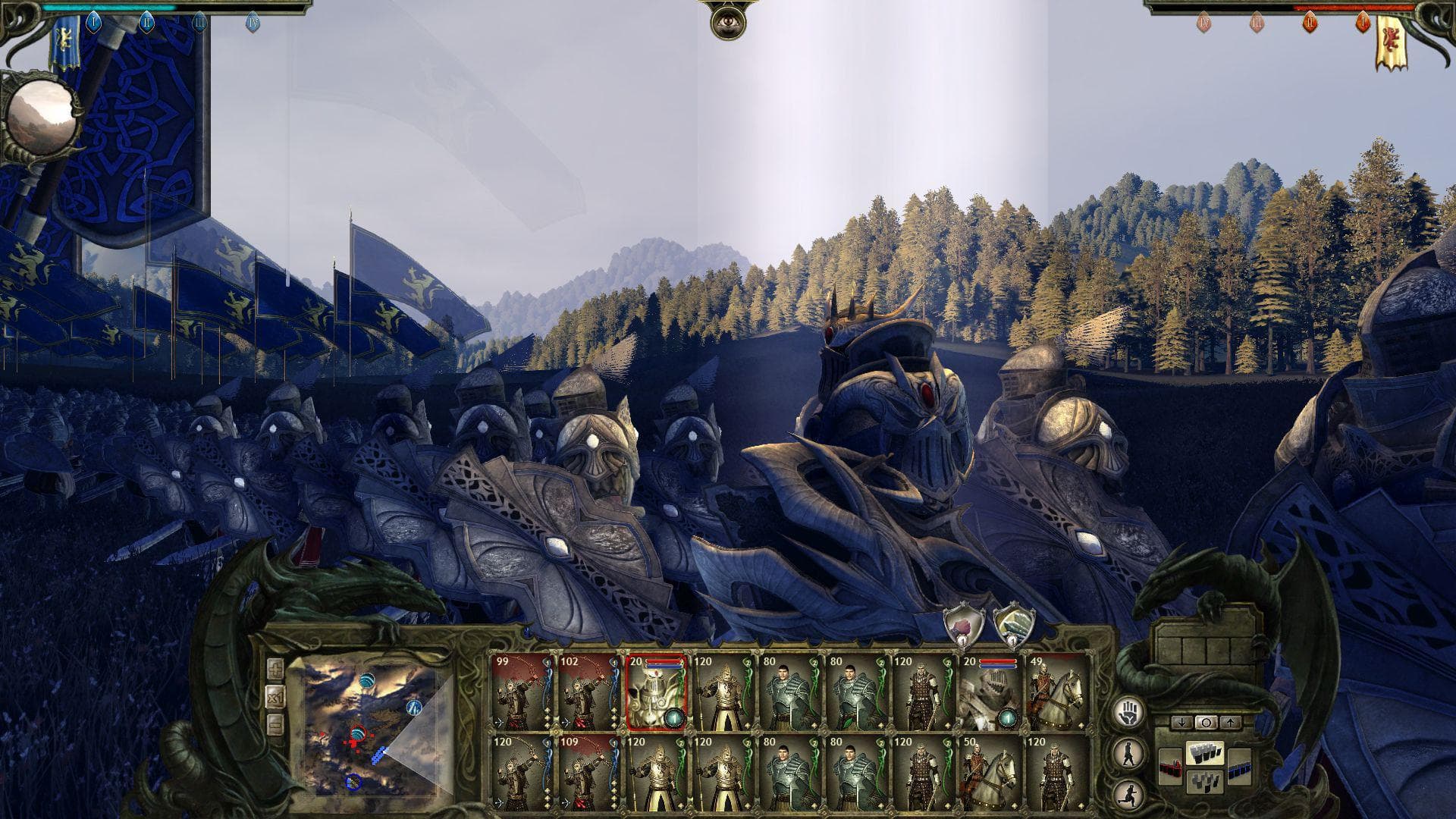Zoom out the minimap using the minus icon
1456x819 pixels.
point(275,723)
